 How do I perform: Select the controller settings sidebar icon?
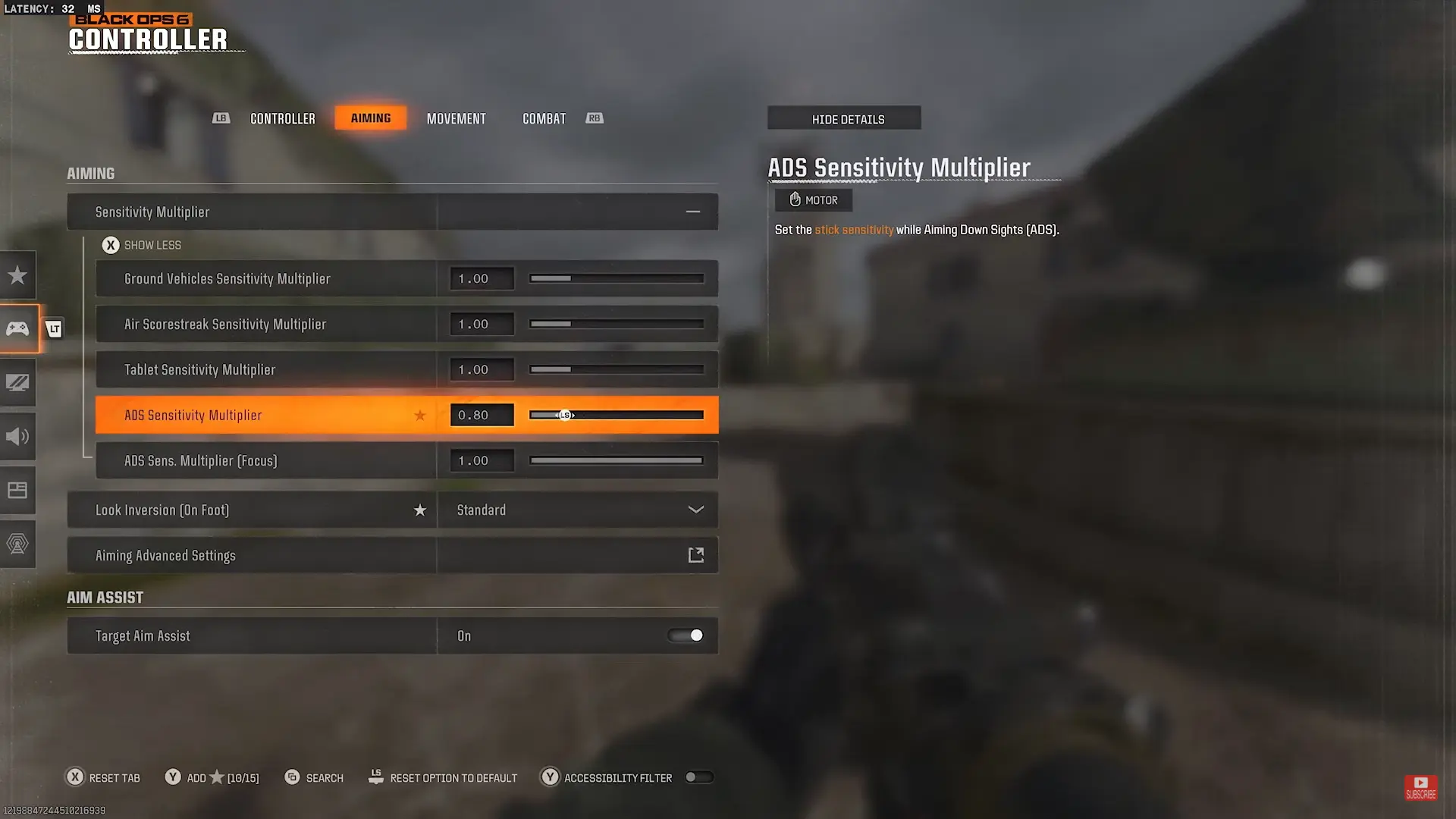tap(17, 328)
